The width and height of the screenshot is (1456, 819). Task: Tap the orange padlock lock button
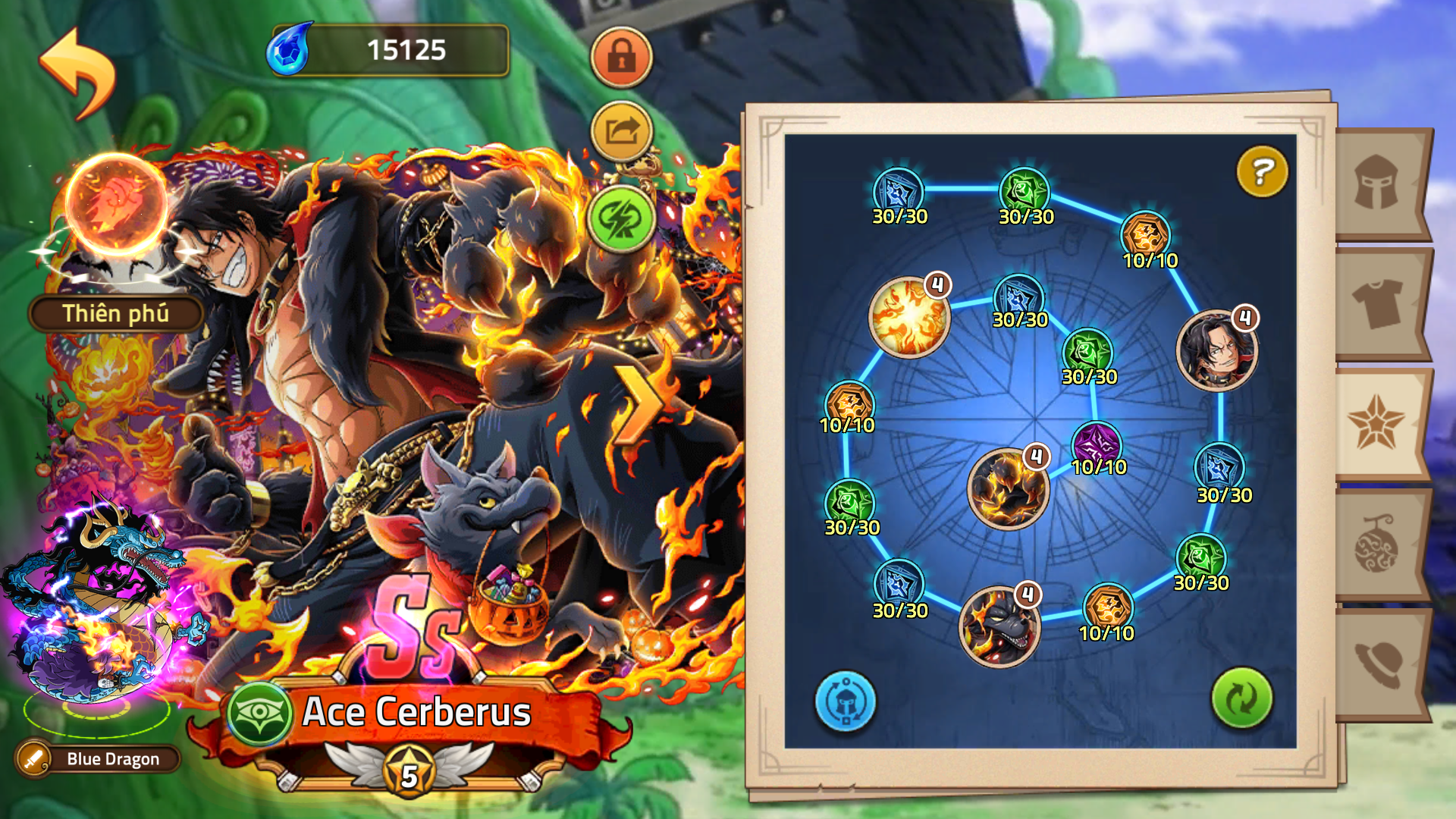(621, 57)
